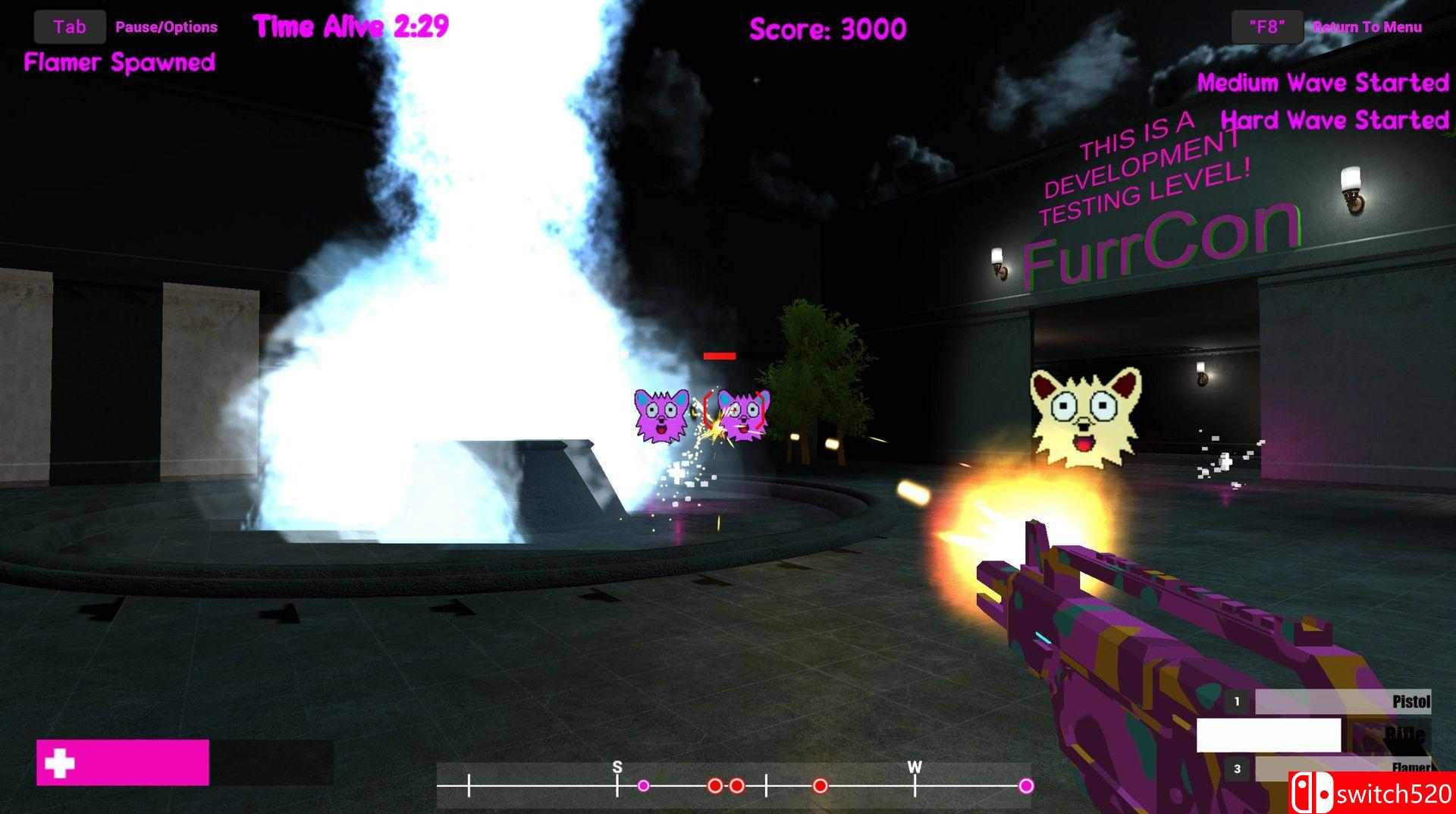Click the Hard Wave Started notification
The height and width of the screenshot is (814, 1456).
pos(1335,120)
